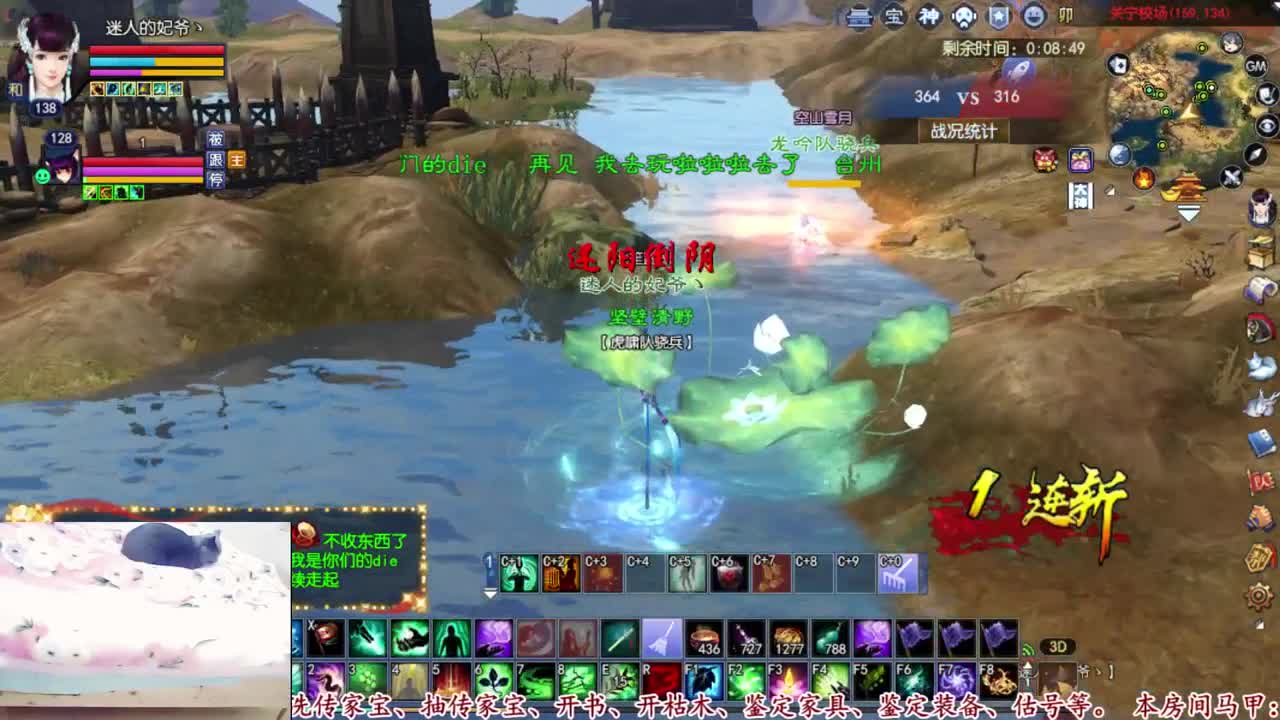Screen dimensions: 1280x720
Task: Click the GM helper icon near the minimap
Action: tap(1255, 66)
